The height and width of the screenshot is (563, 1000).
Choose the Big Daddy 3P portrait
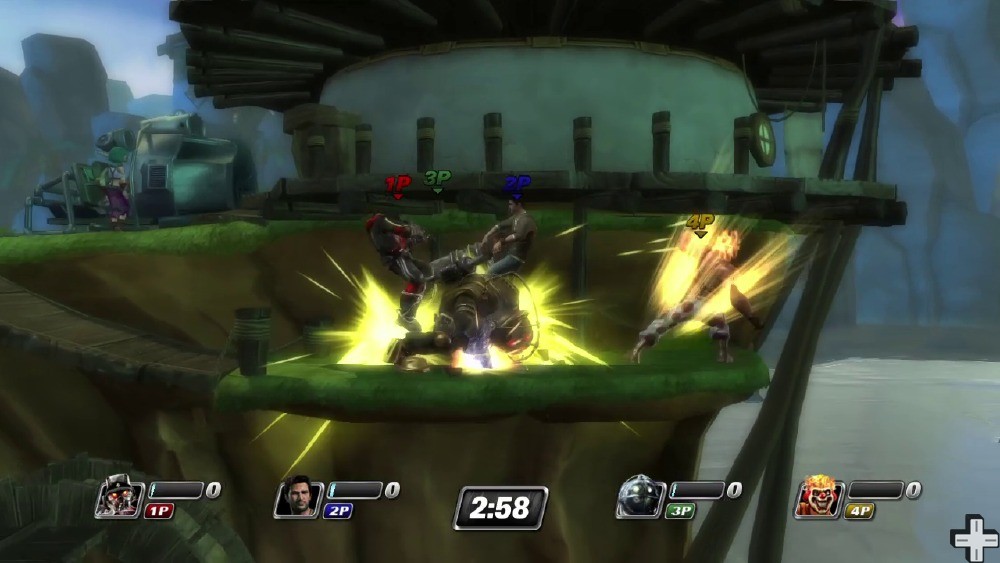638,497
